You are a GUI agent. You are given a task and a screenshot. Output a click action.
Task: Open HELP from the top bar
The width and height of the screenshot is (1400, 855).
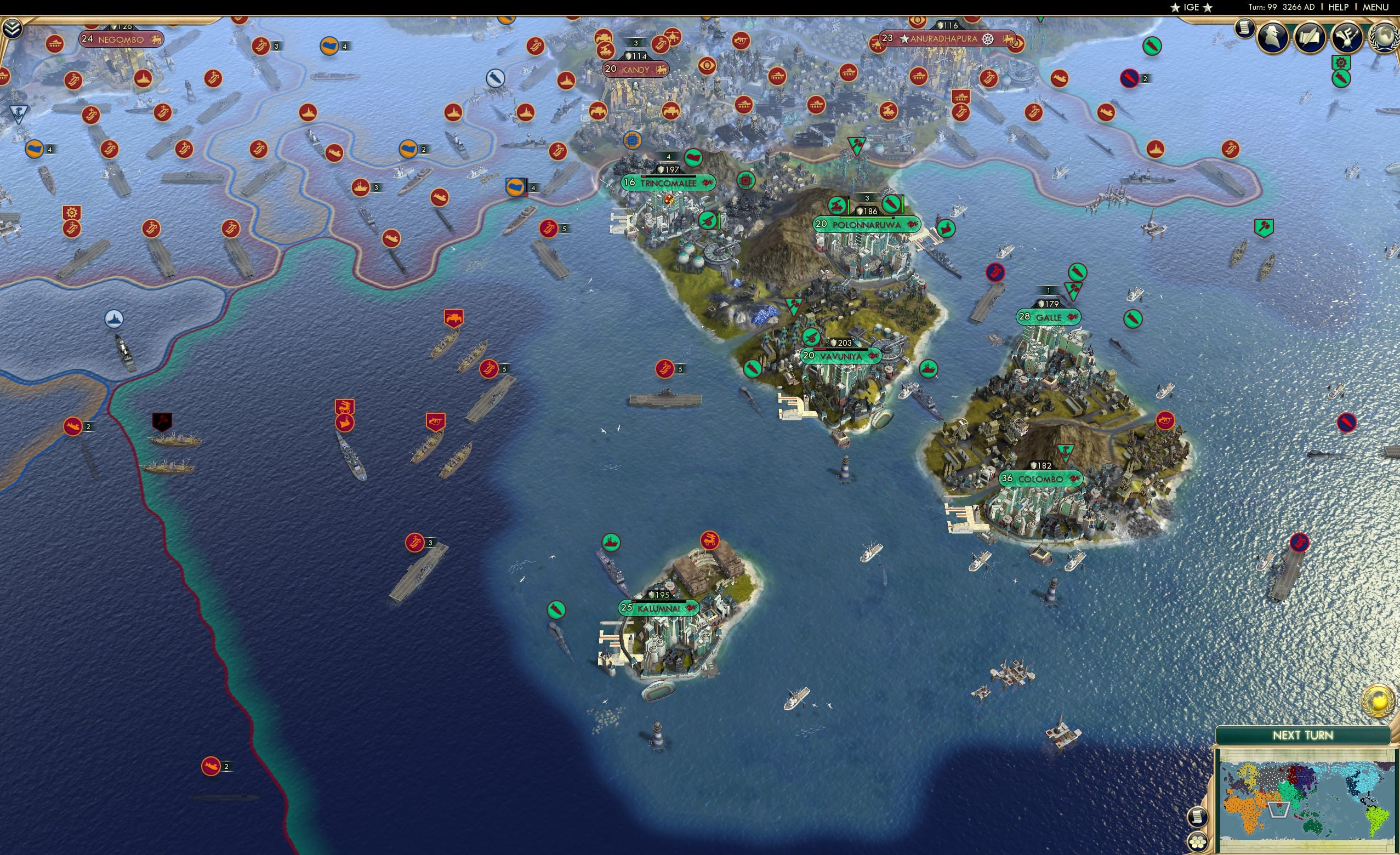[1339, 7]
